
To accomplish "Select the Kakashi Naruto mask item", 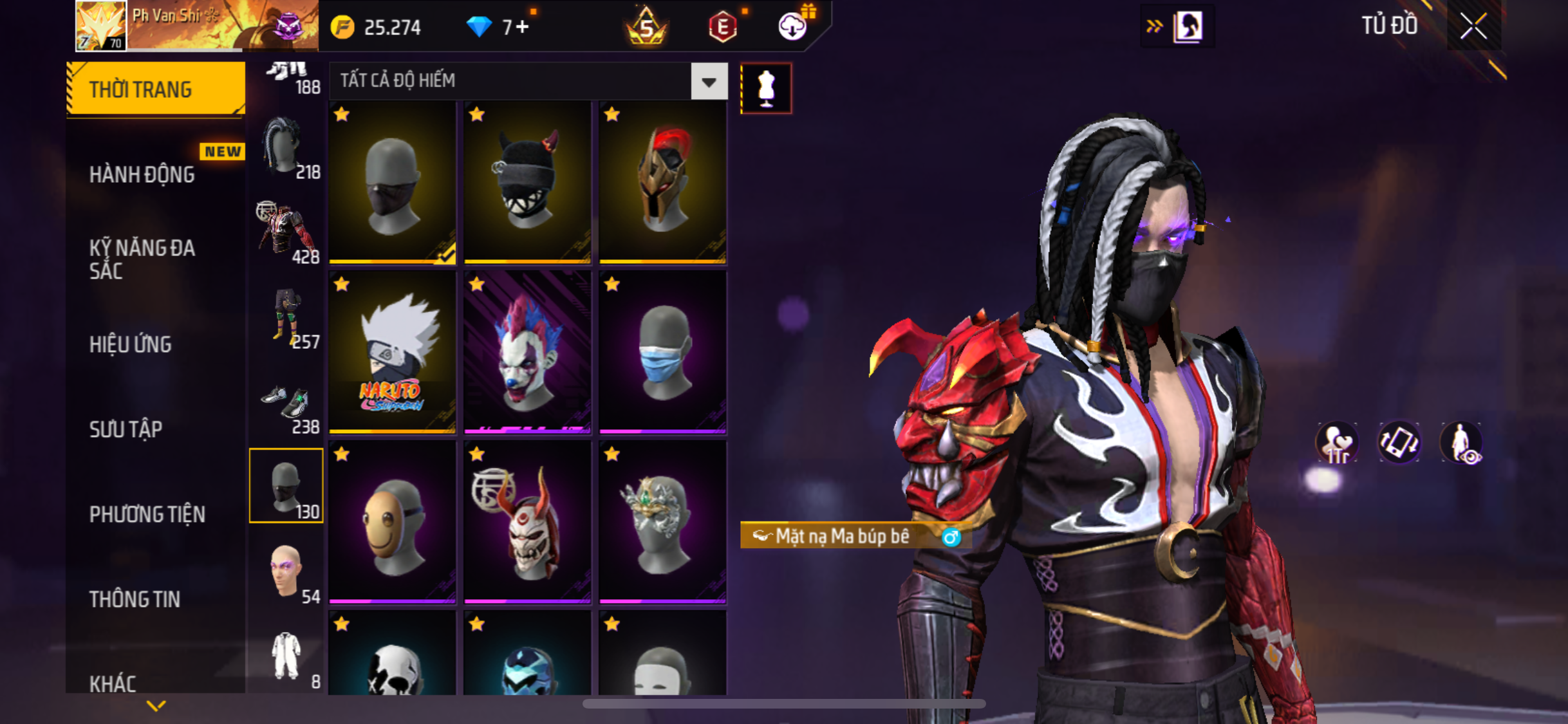I will (393, 352).
